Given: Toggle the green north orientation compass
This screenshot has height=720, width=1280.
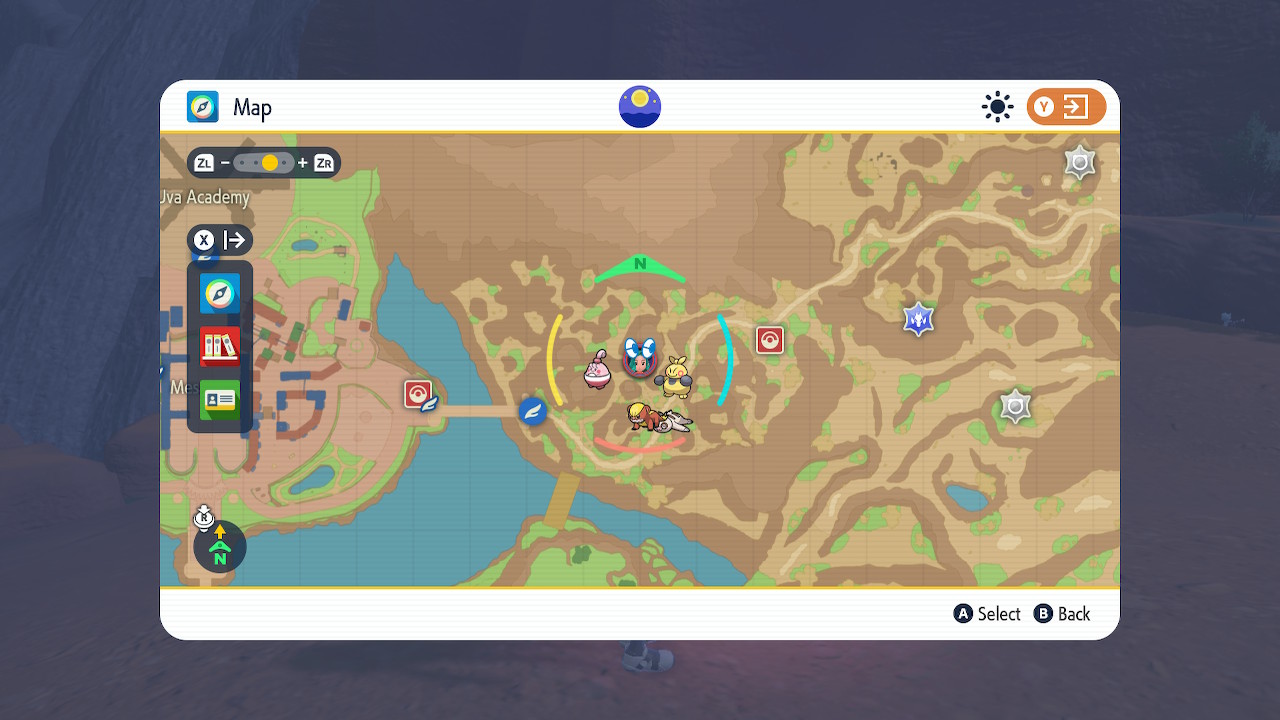Looking at the screenshot, I should click(x=220, y=546).
